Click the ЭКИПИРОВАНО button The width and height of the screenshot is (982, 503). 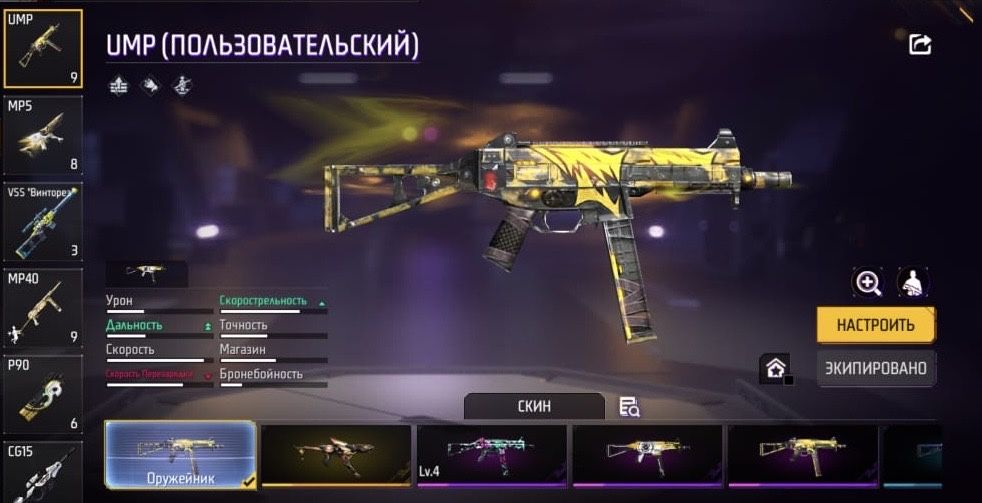pos(876,368)
